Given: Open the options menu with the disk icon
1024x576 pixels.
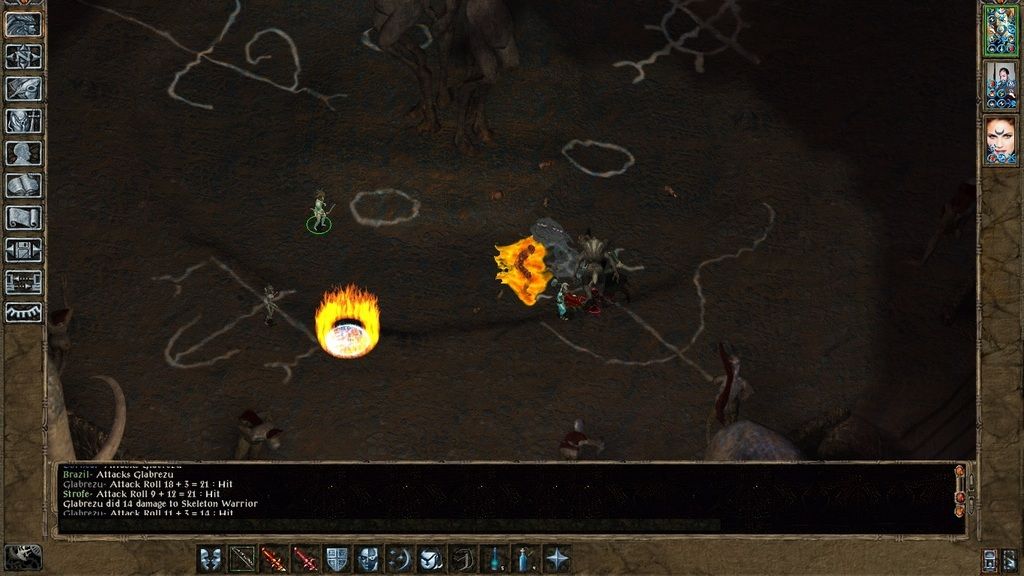Looking at the screenshot, I should pos(23,249).
